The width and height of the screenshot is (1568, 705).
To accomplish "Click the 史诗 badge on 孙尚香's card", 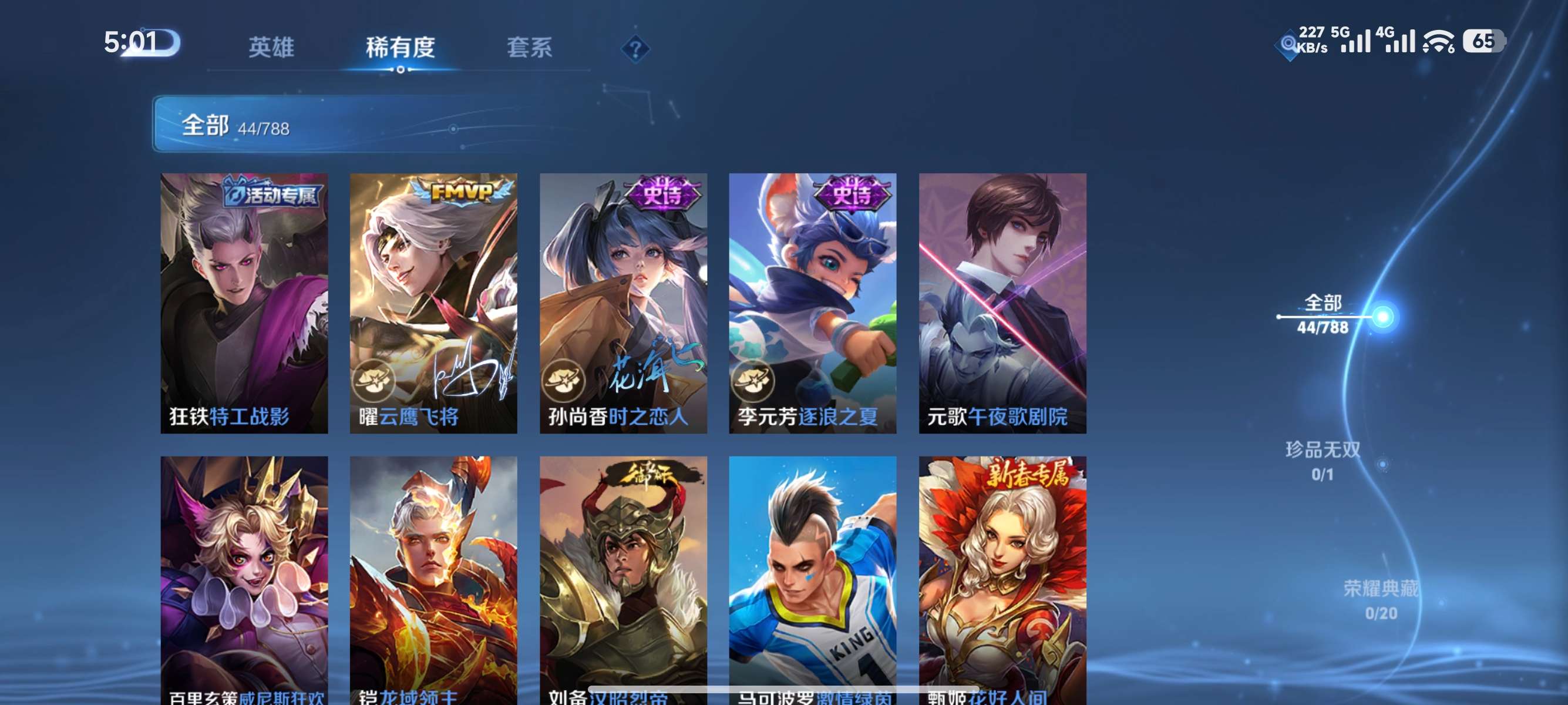I will (663, 195).
